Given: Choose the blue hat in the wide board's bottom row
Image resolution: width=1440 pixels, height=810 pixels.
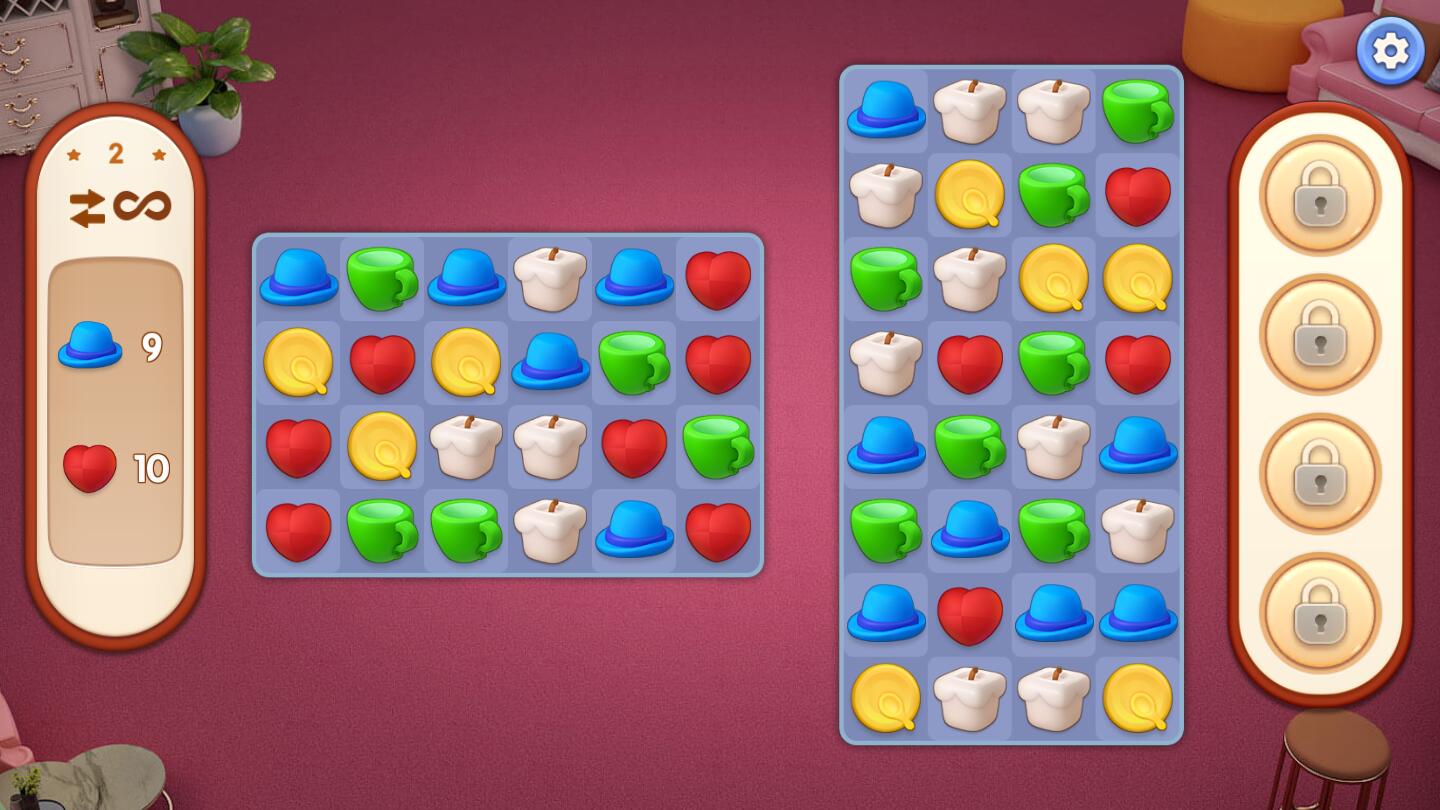Looking at the screenshot, I should coord(633,529).
